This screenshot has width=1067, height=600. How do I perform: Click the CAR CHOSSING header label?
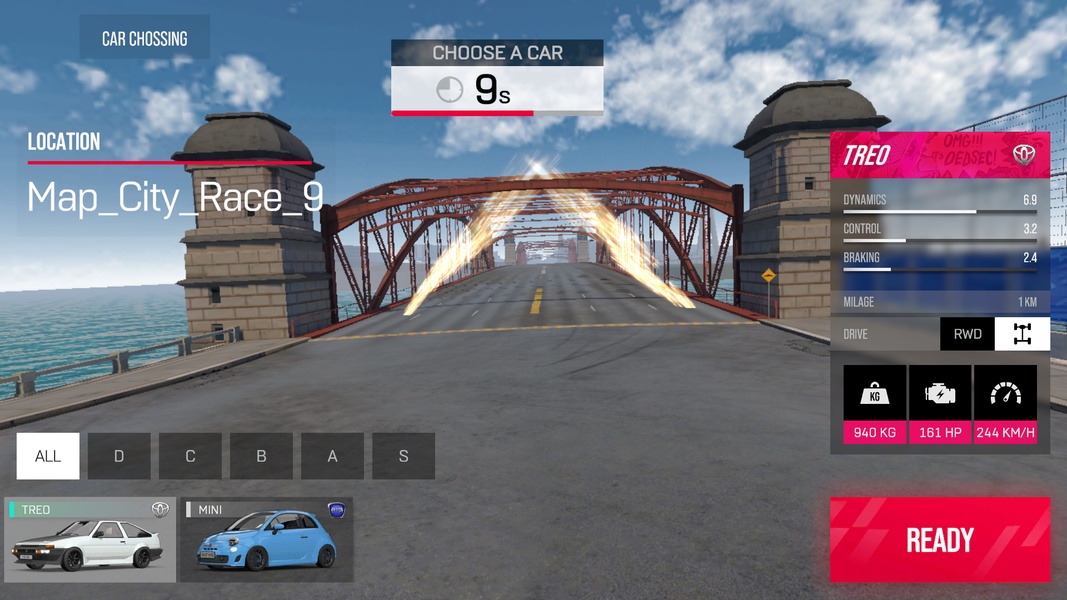[x=144, y=39]
